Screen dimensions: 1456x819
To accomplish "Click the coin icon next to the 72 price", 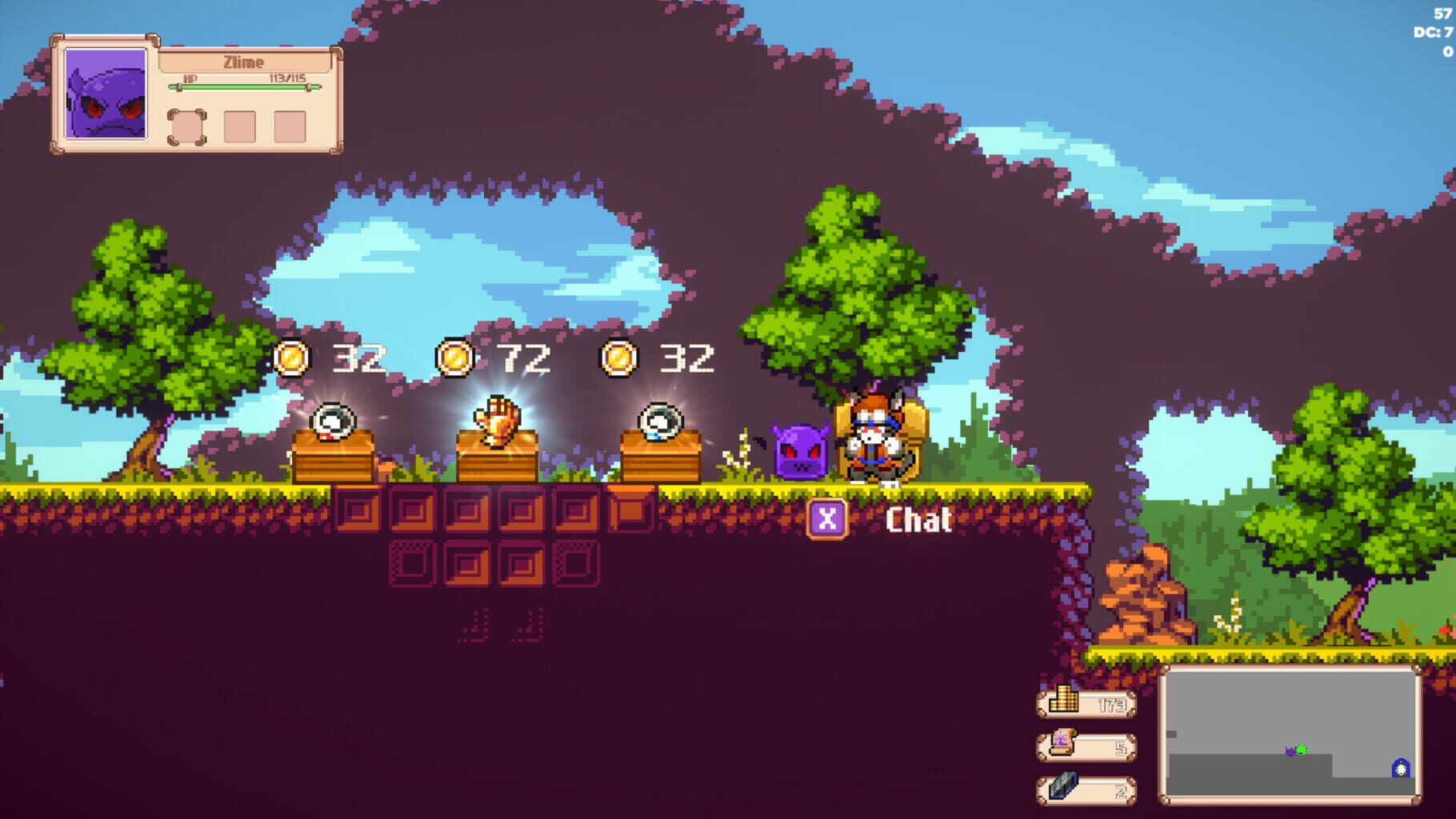I will coord(458,360).
